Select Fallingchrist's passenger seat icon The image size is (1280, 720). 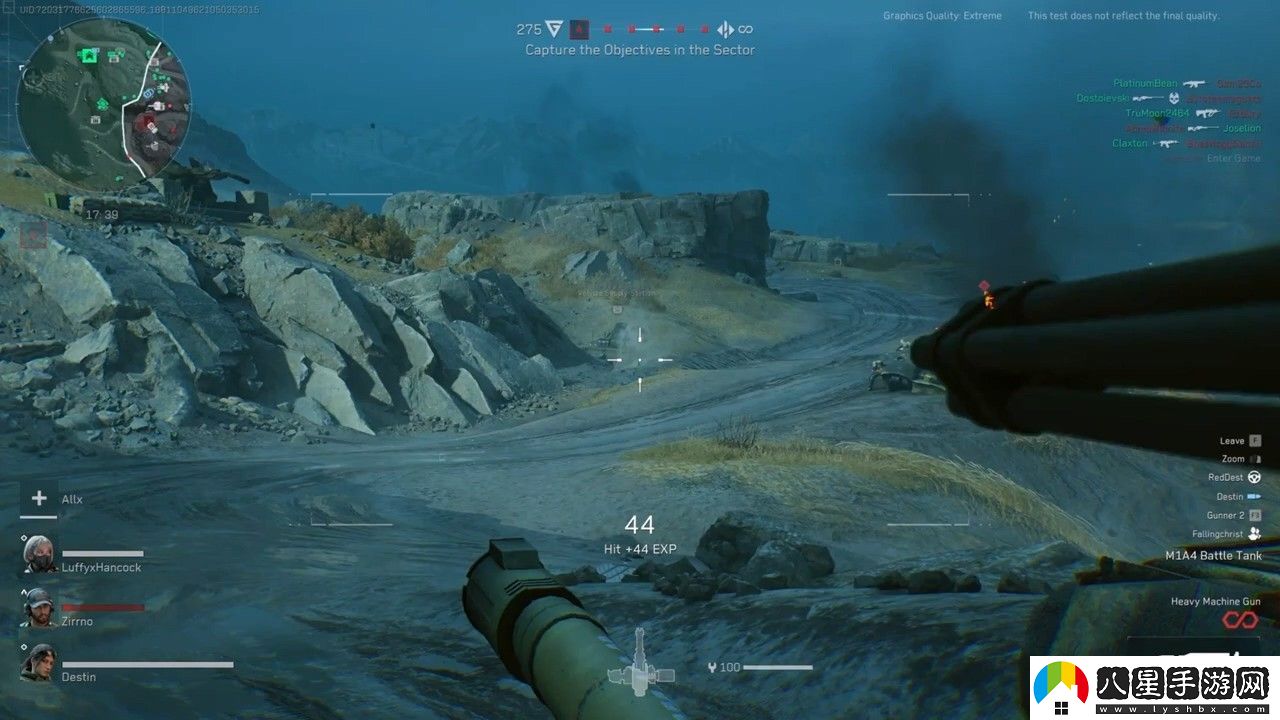pos(1254,535)
